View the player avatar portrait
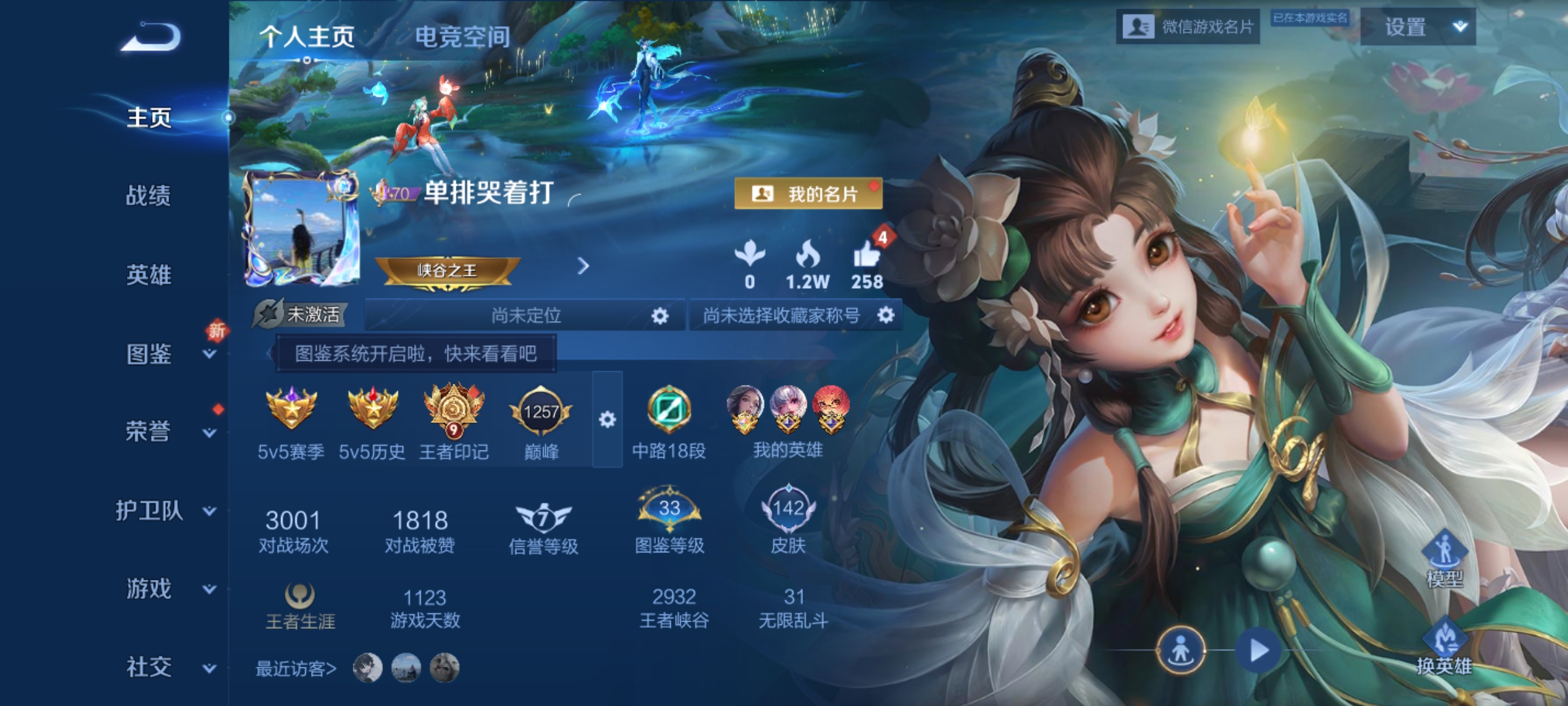 coord(301,229)
